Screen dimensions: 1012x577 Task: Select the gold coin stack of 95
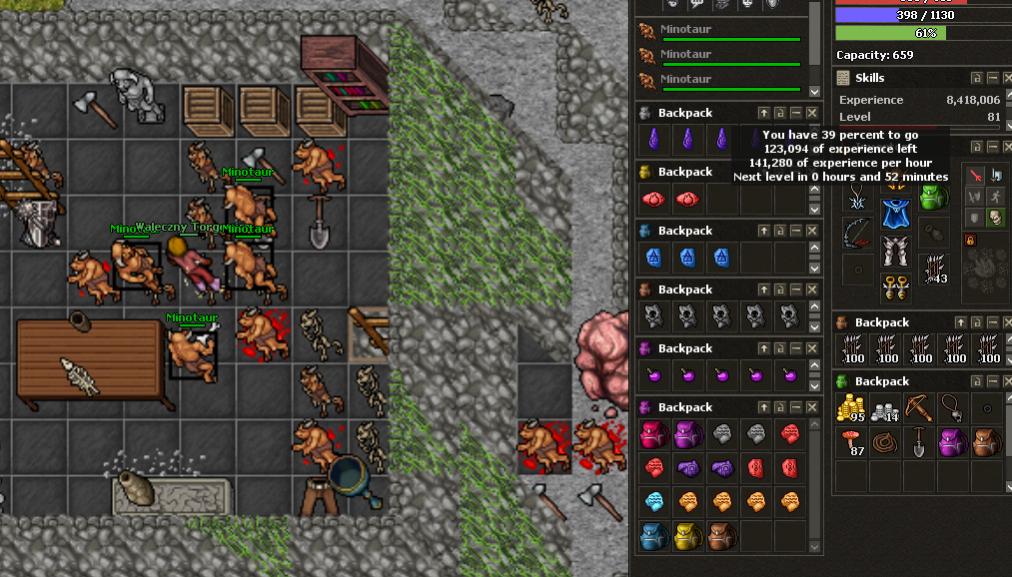pyautogui.click(x=850, y=408)
